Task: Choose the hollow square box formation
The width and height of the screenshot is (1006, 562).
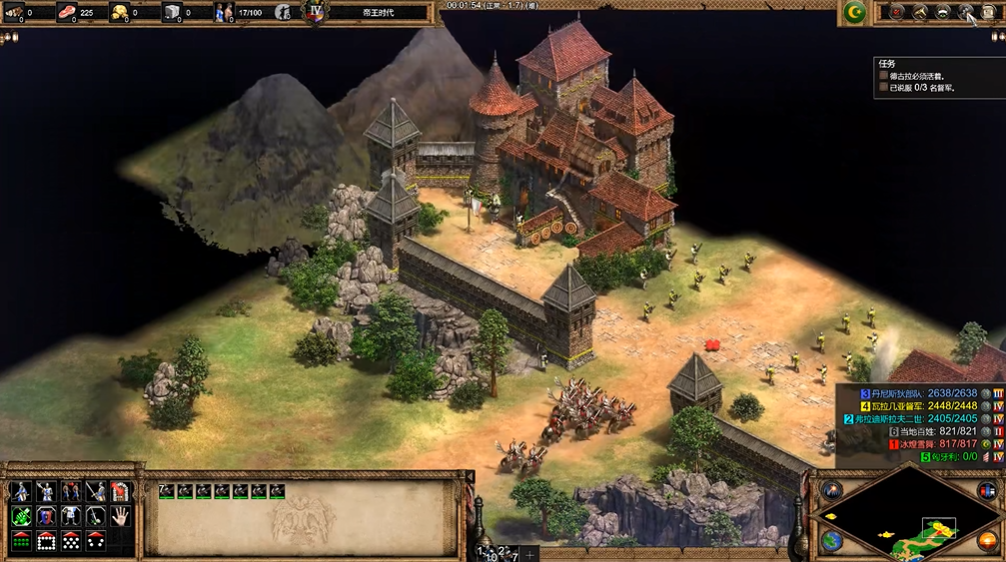Action: click(x=46, y=541)
